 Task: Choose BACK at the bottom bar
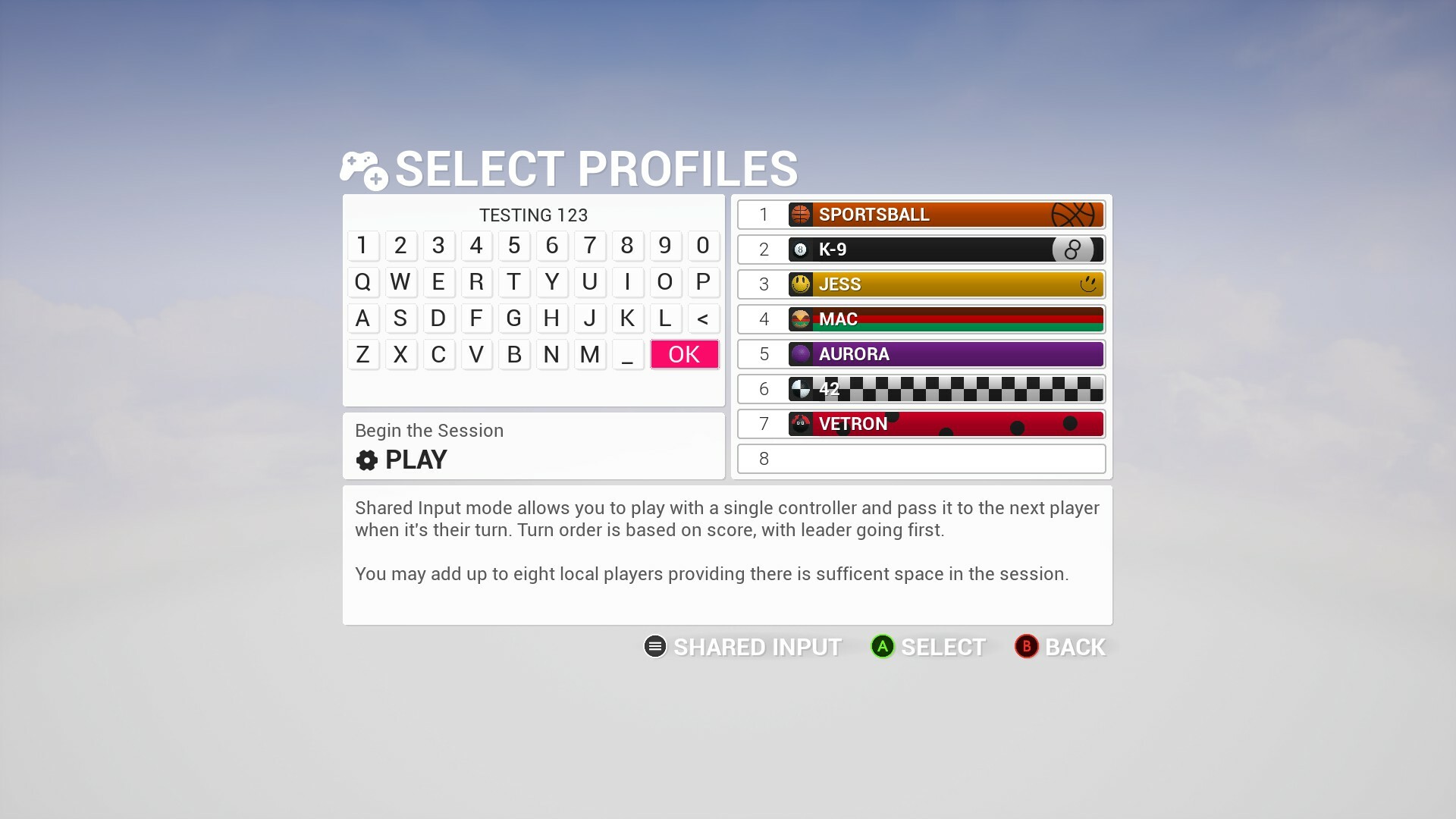(x=1075, y=647)
